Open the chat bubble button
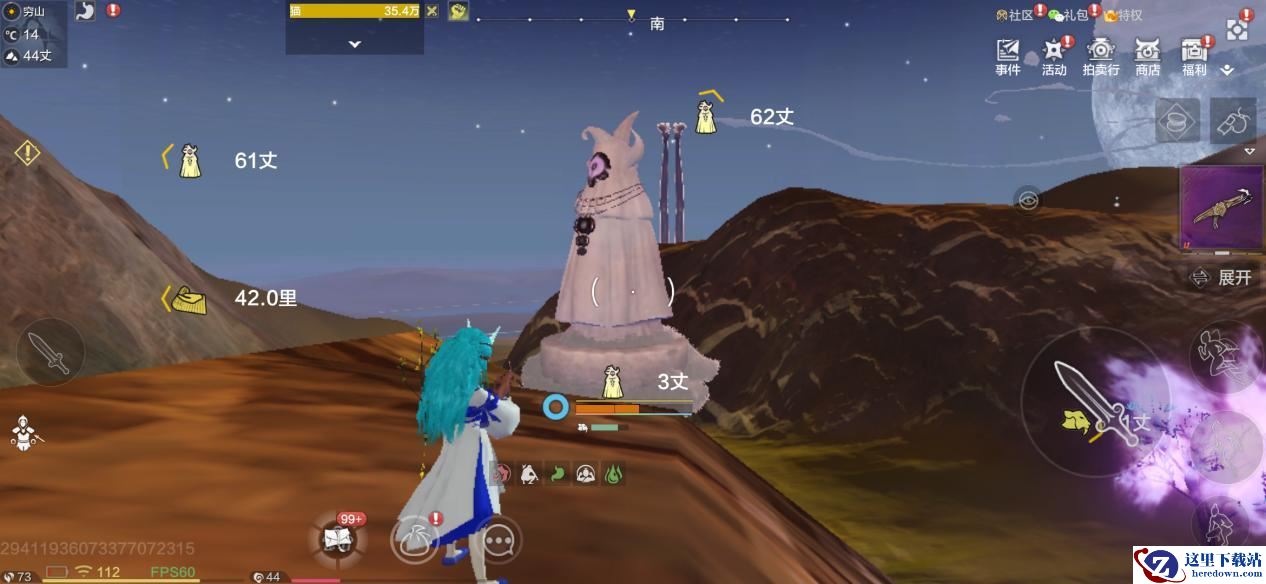The height and width of the screenshot is (584, 1266). pyautogui.click(x=497, y=541)
